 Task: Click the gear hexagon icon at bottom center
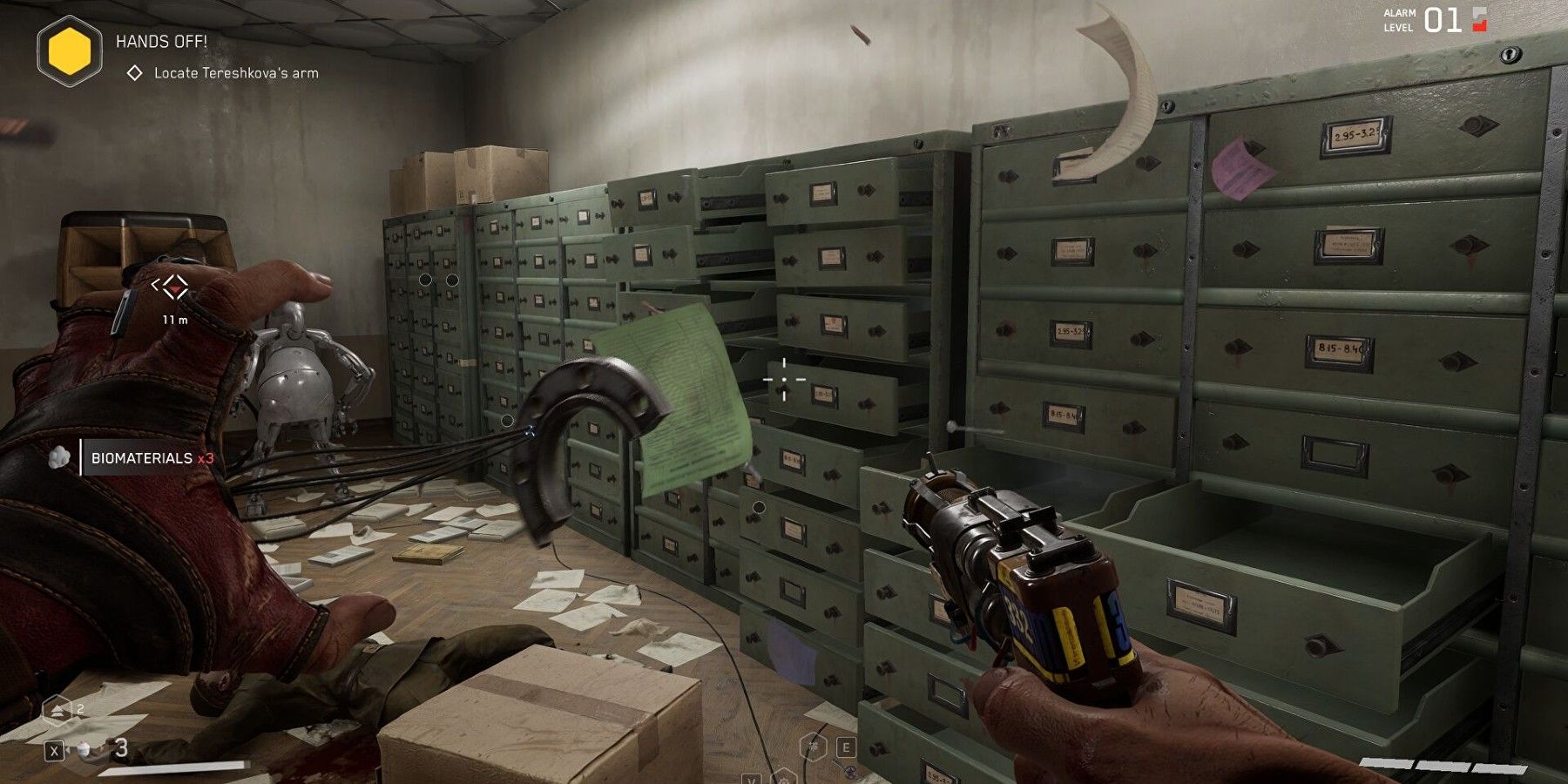786,781
